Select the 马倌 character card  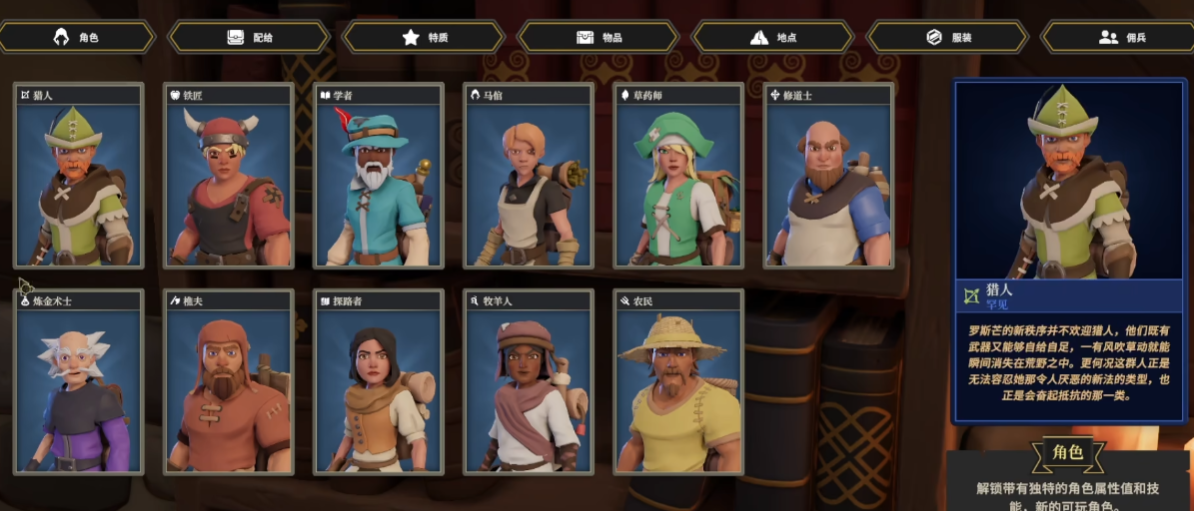coord(529,178)
